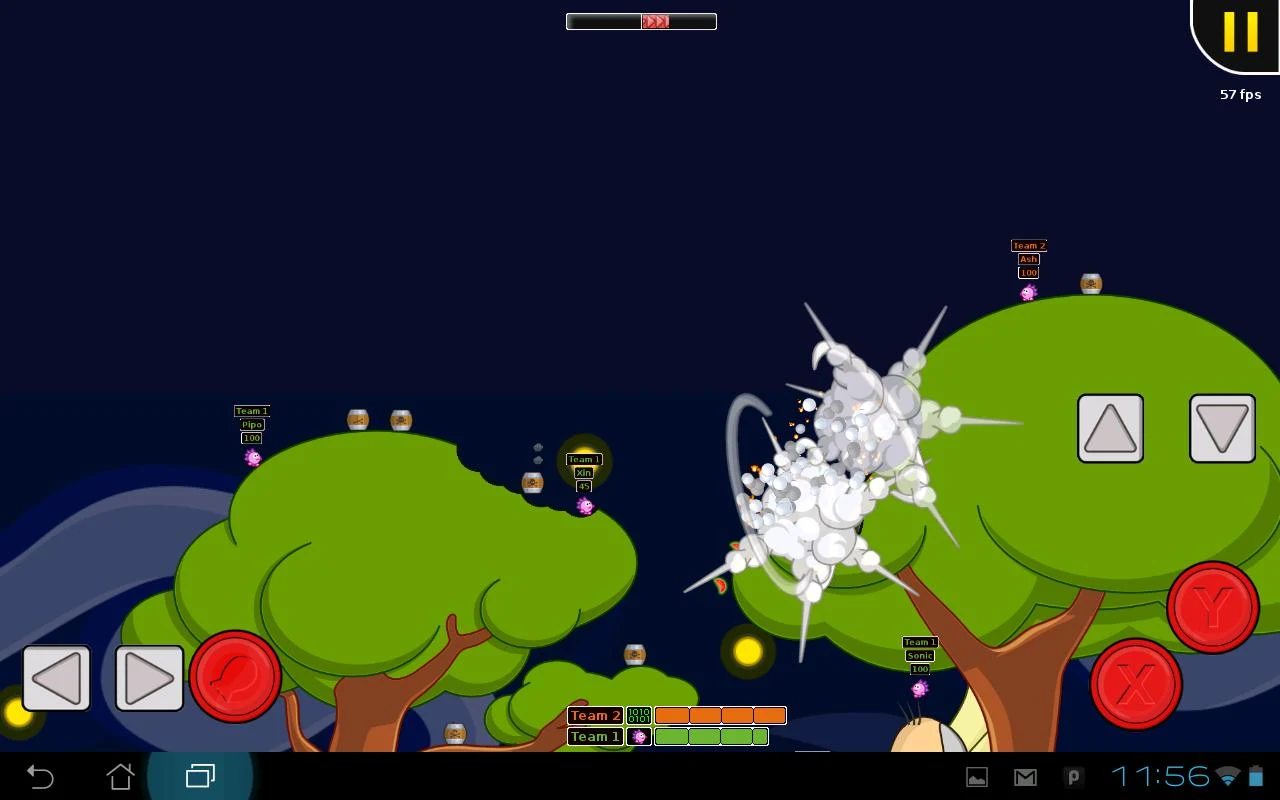Open the gallery icon in the system tray
The width and height of the screenshot is (1280, 800).
tap(976, 776)
